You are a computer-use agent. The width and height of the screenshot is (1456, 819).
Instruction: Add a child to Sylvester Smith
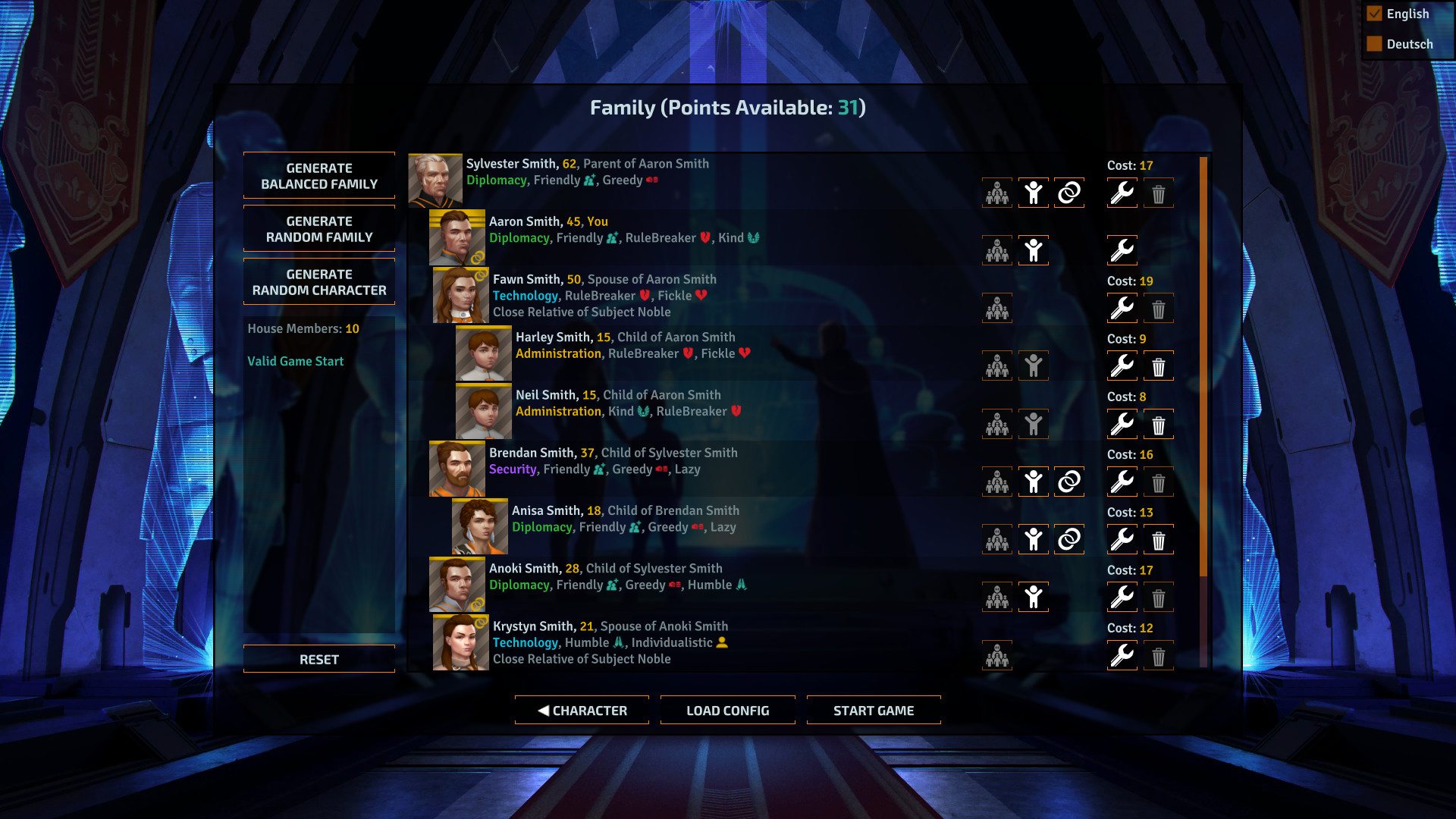click(x=1033, y=193)
